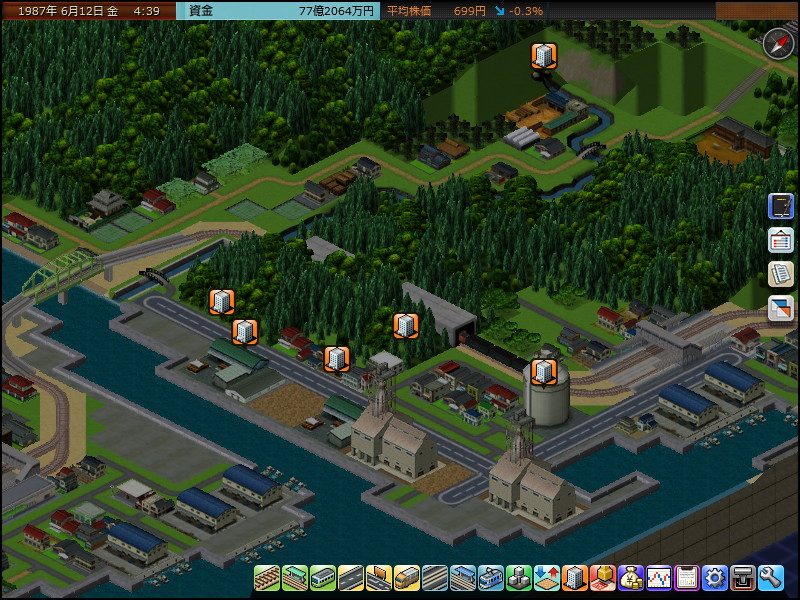Open the office building construction tool
The image size is (800, 600).
575,578
